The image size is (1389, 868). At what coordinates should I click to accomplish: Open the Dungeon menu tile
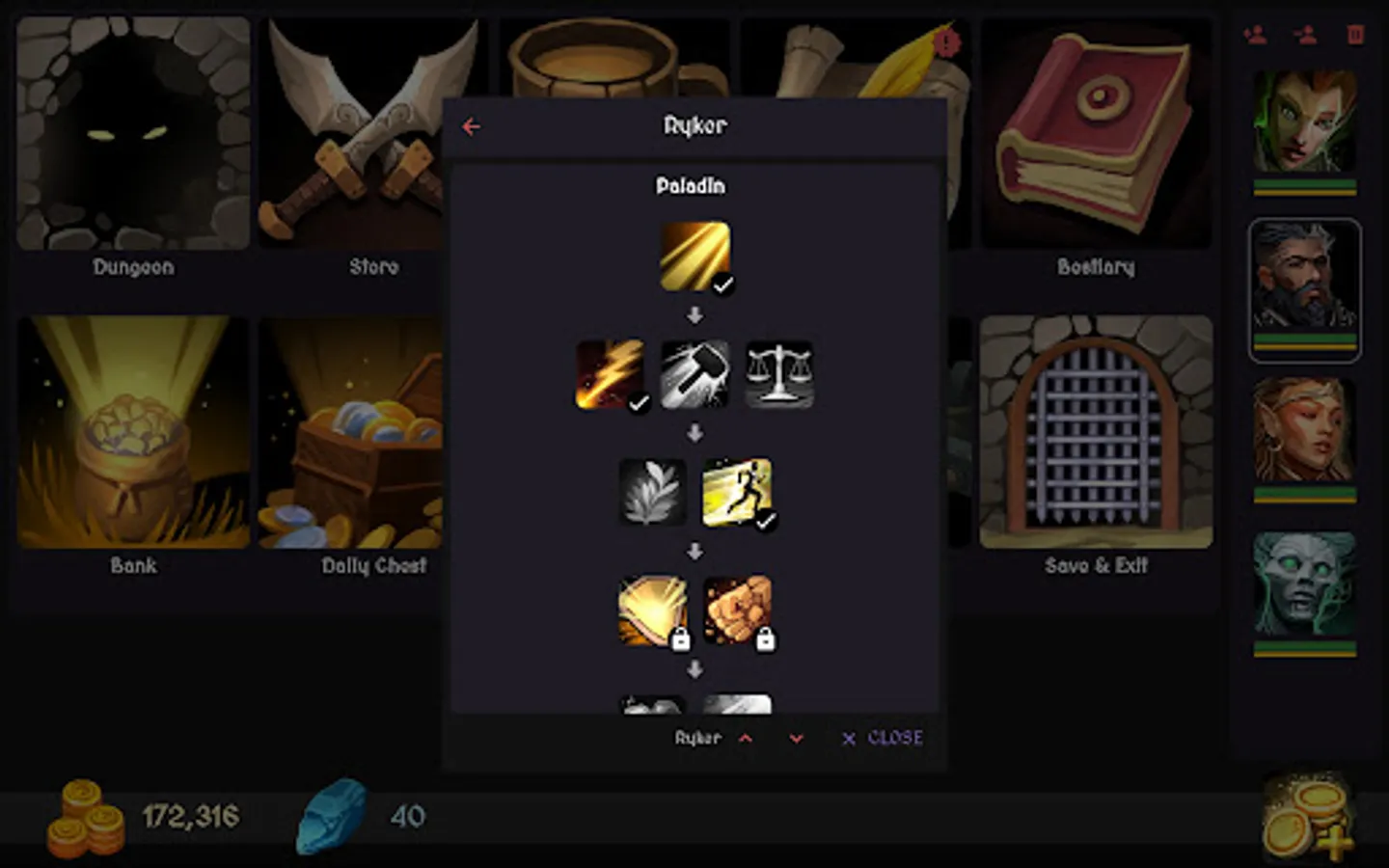132,135
